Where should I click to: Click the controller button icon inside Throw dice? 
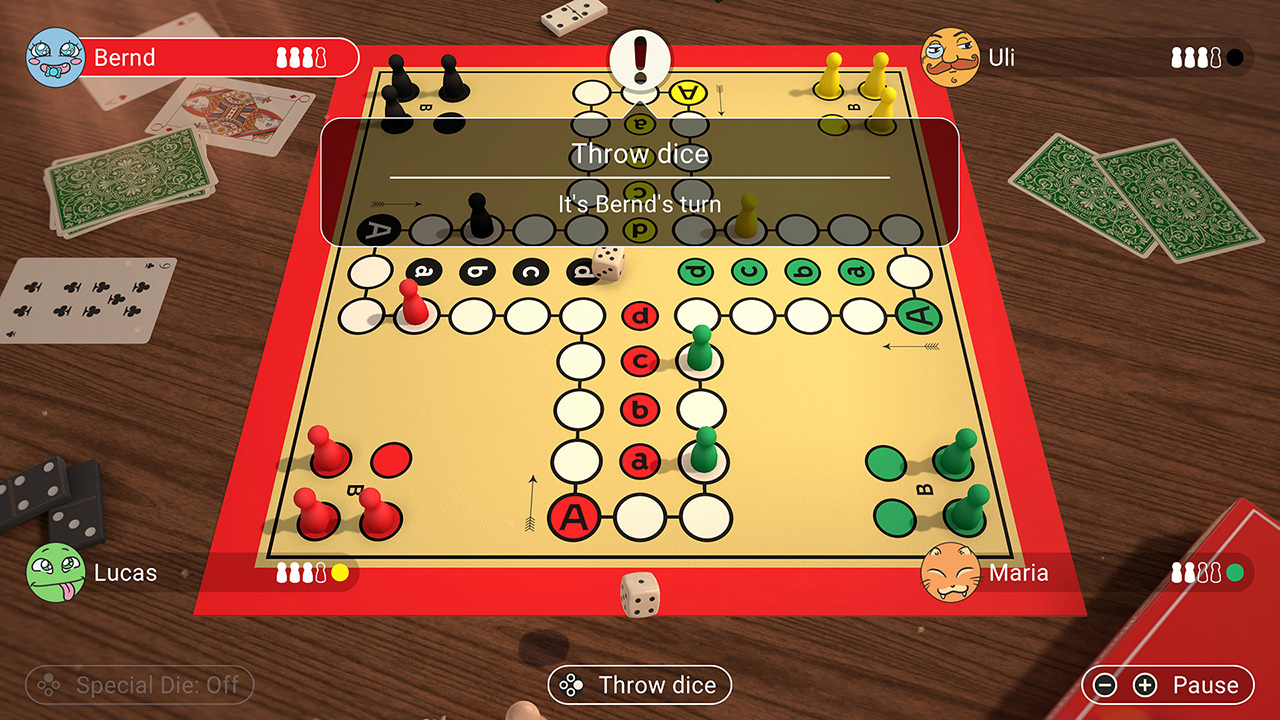click(x=572, y=686)
